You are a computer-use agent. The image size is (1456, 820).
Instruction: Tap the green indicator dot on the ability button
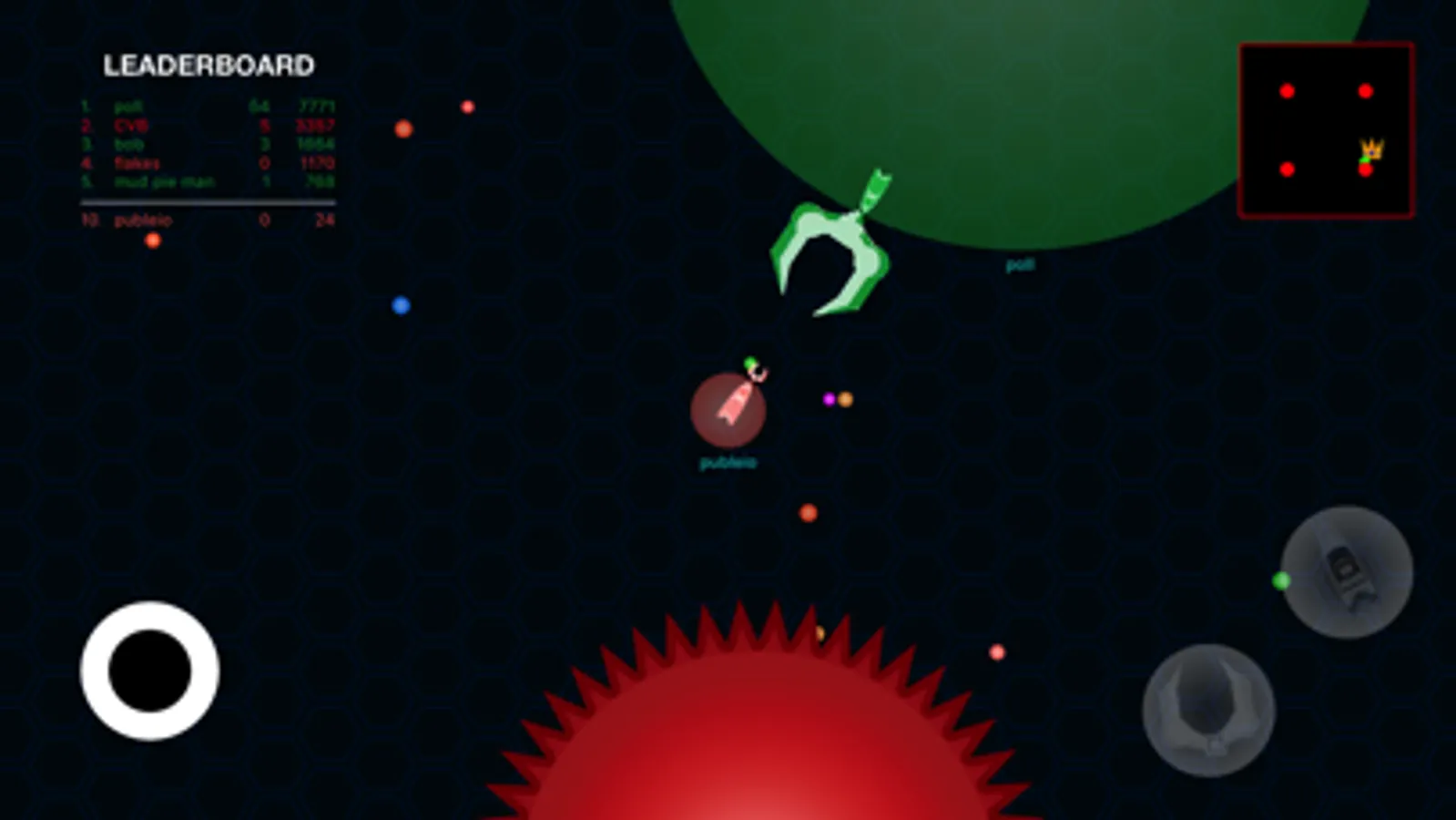[x=1283, y=580]
